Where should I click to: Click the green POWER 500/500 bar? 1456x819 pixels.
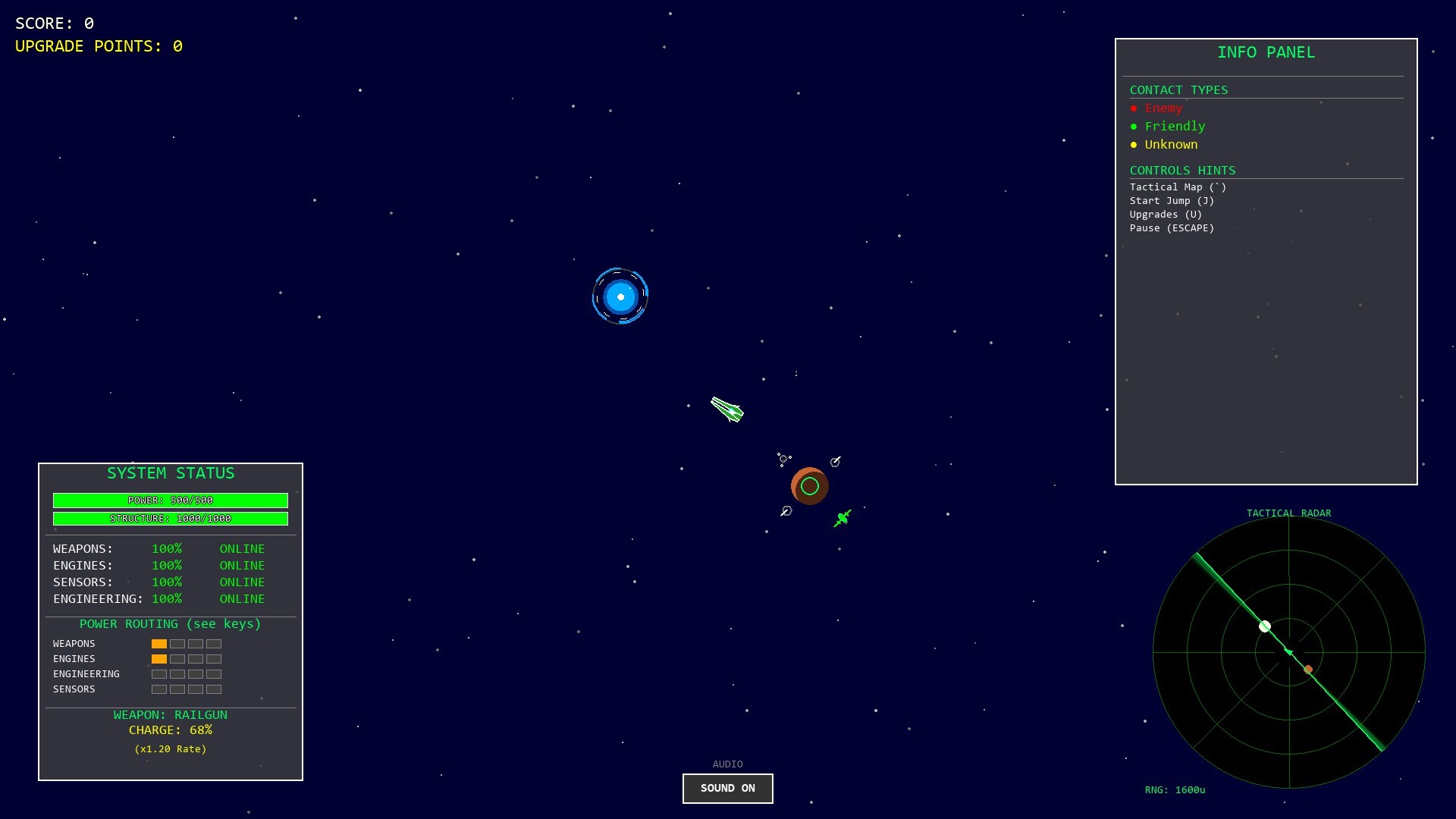pos(170,500)
